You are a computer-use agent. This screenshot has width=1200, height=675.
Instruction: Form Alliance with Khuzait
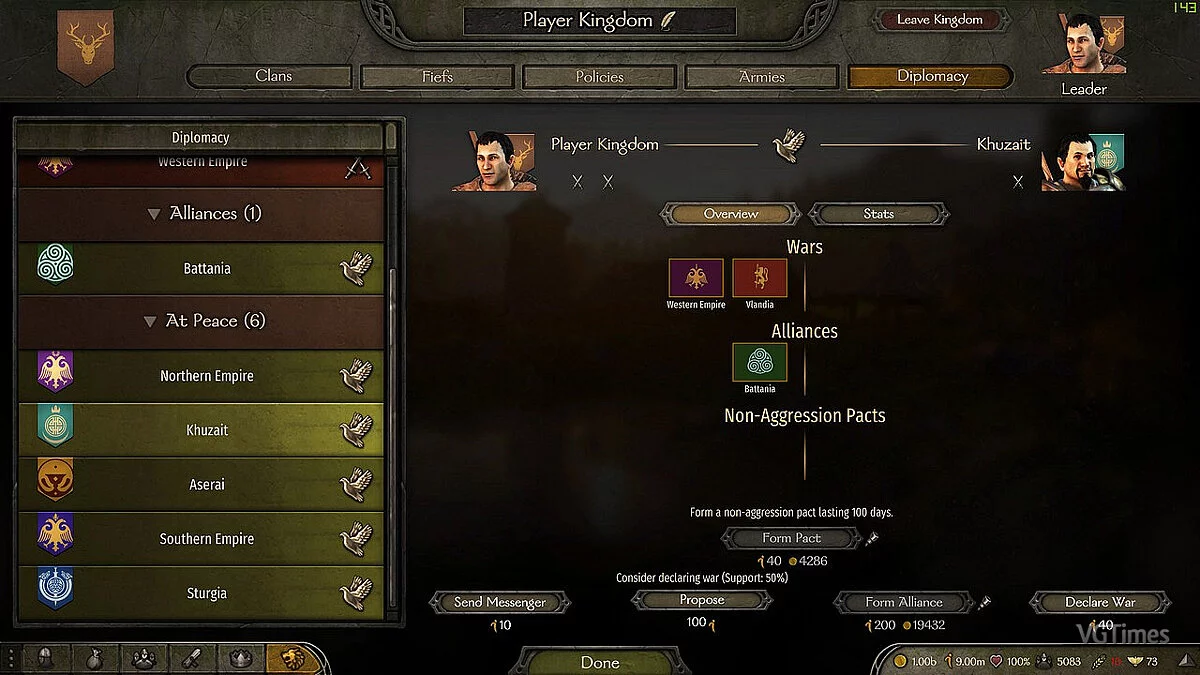point(904,602)
